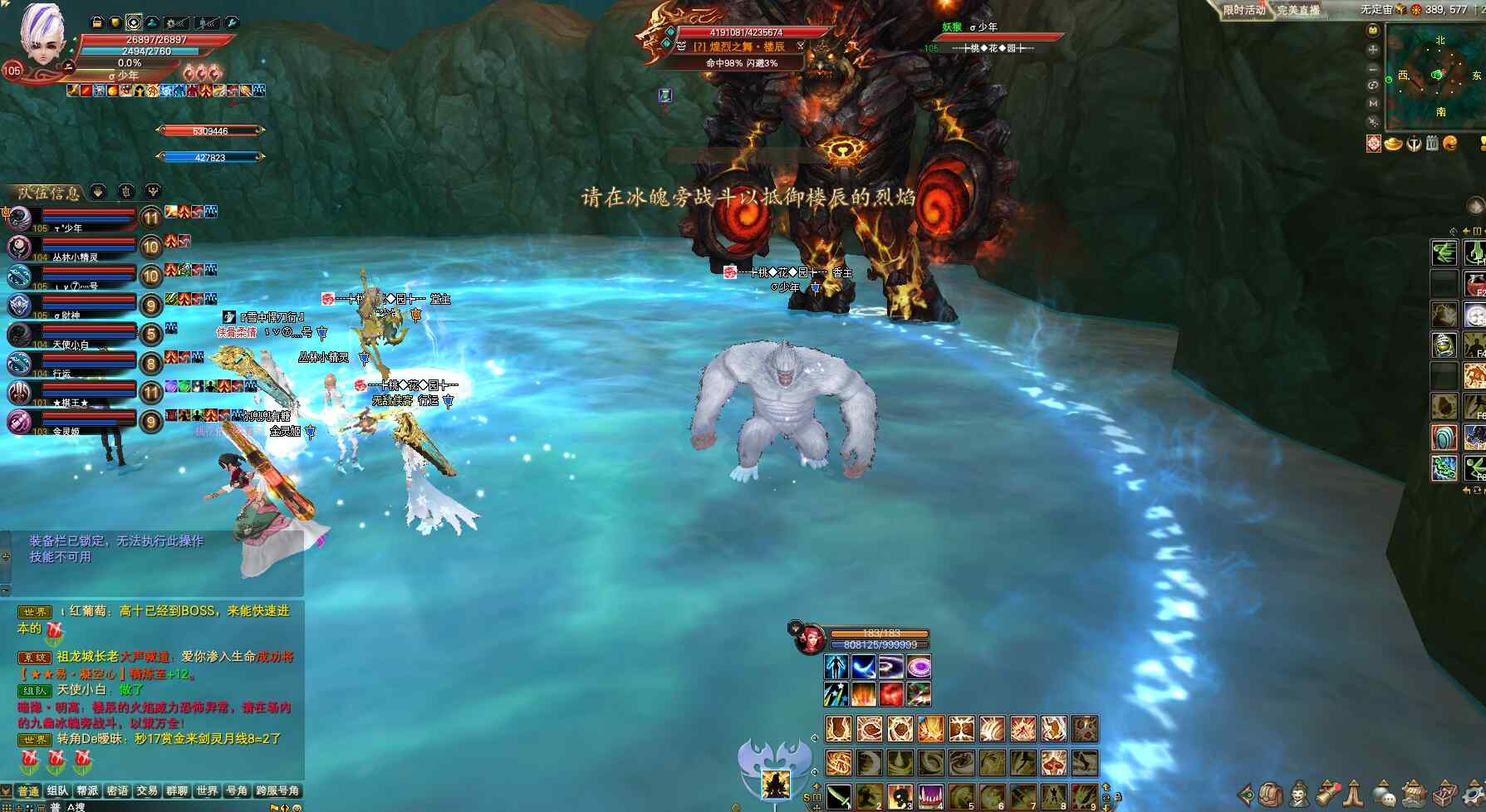Click the minimap's M map button

pos(1373,103)
